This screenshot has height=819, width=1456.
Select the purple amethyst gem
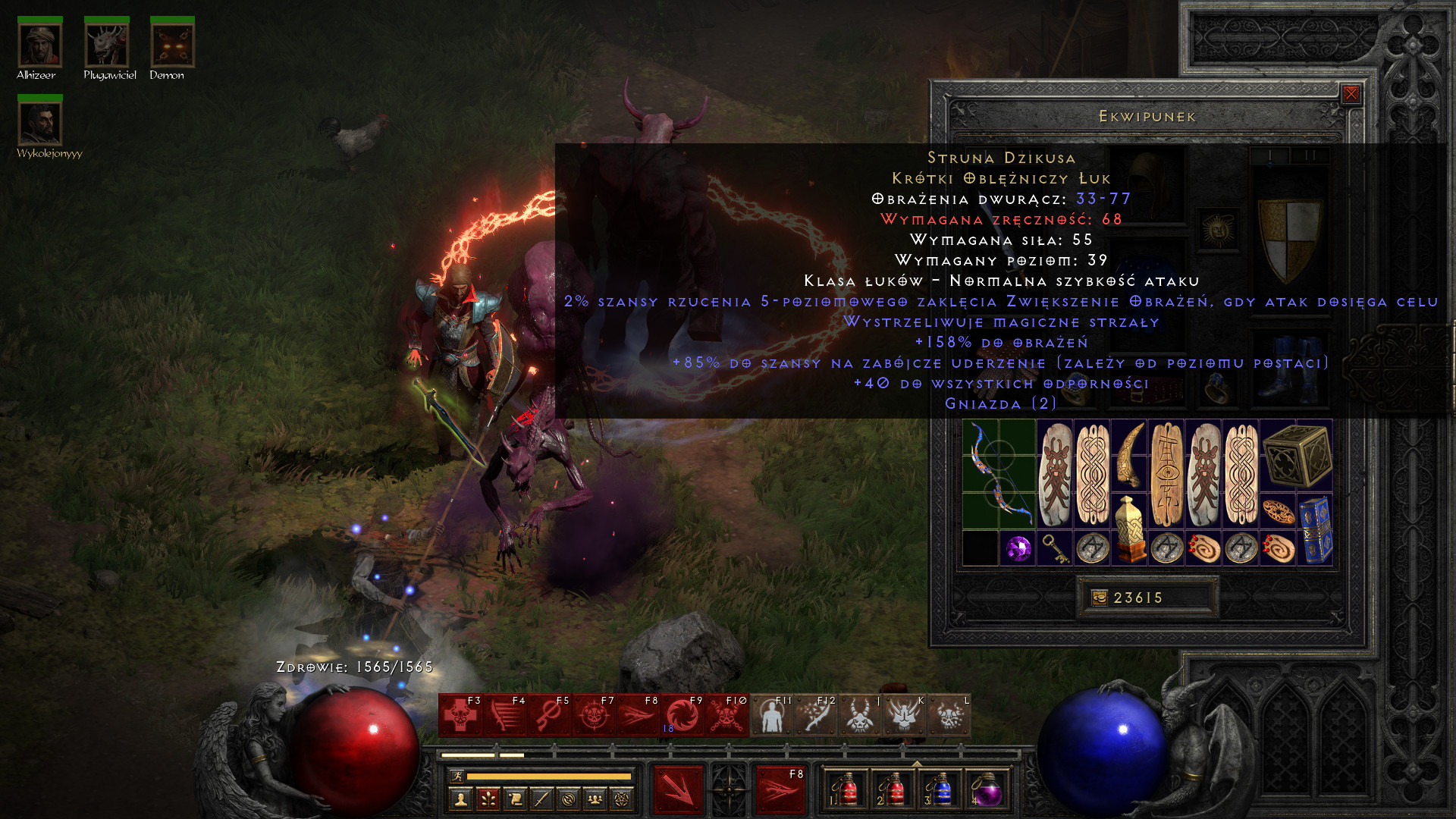tap(1018, 548)
